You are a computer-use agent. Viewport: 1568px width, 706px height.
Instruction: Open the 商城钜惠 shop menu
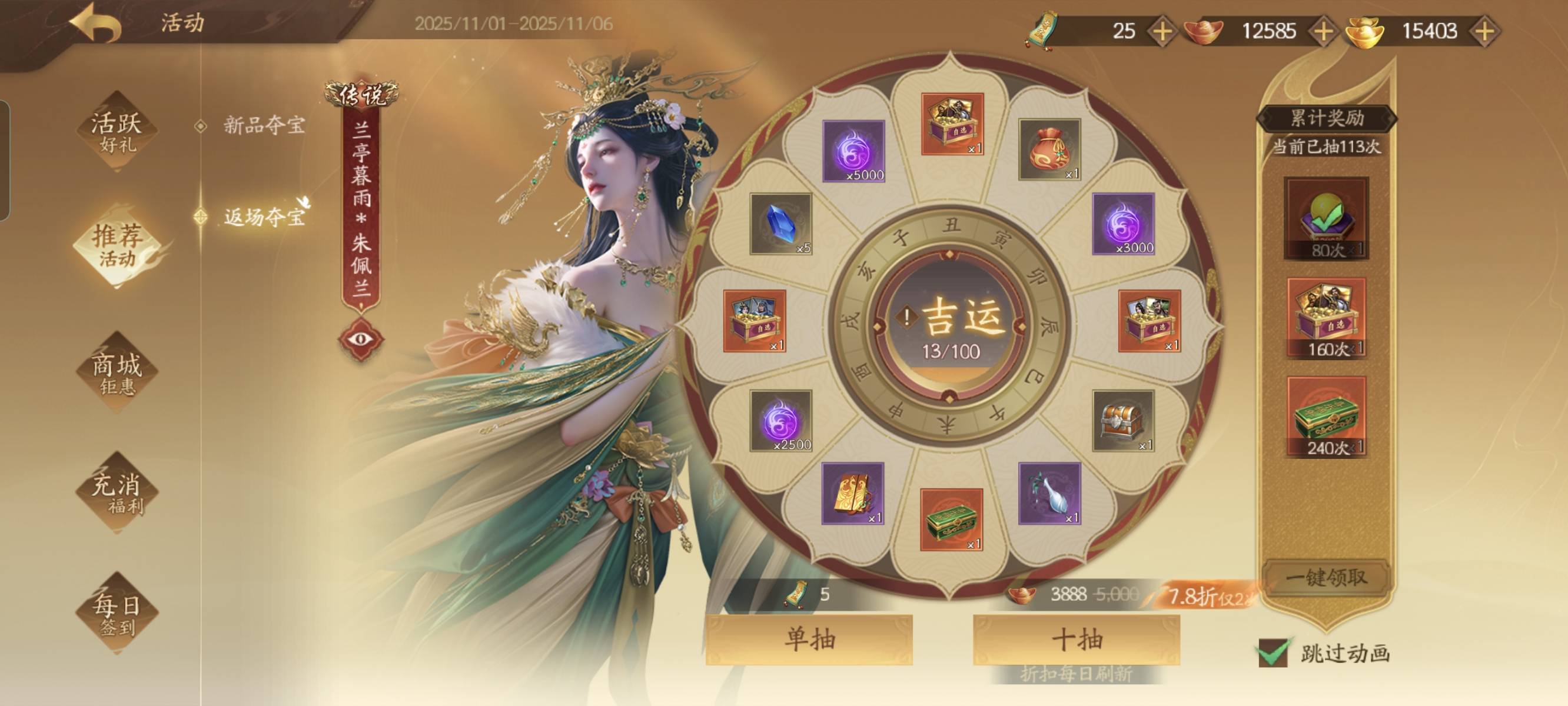click(117, 372)
